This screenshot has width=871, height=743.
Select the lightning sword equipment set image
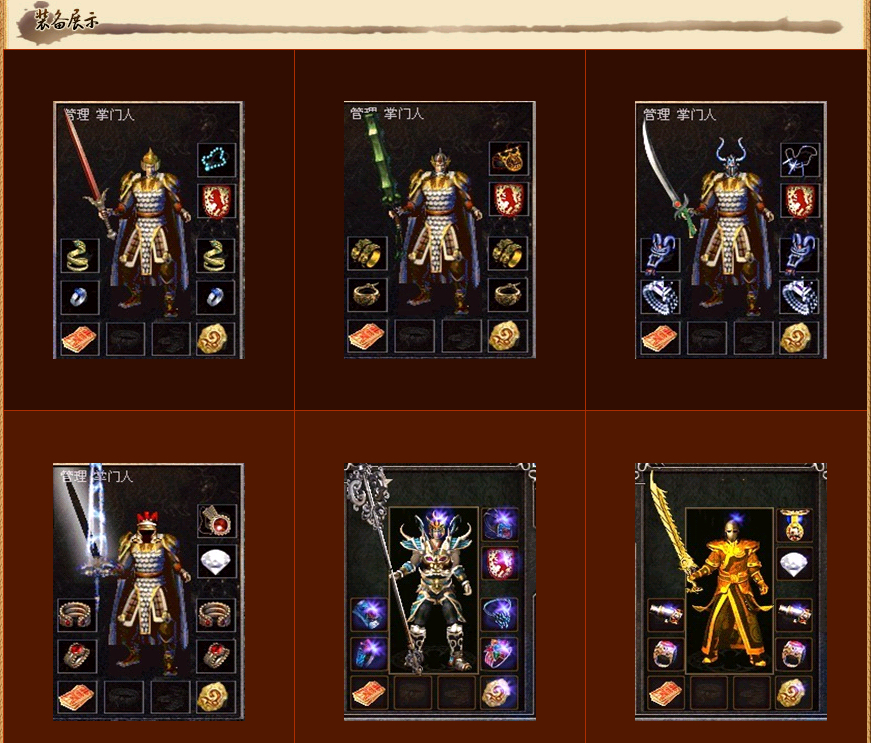click(x=148, y=591)
